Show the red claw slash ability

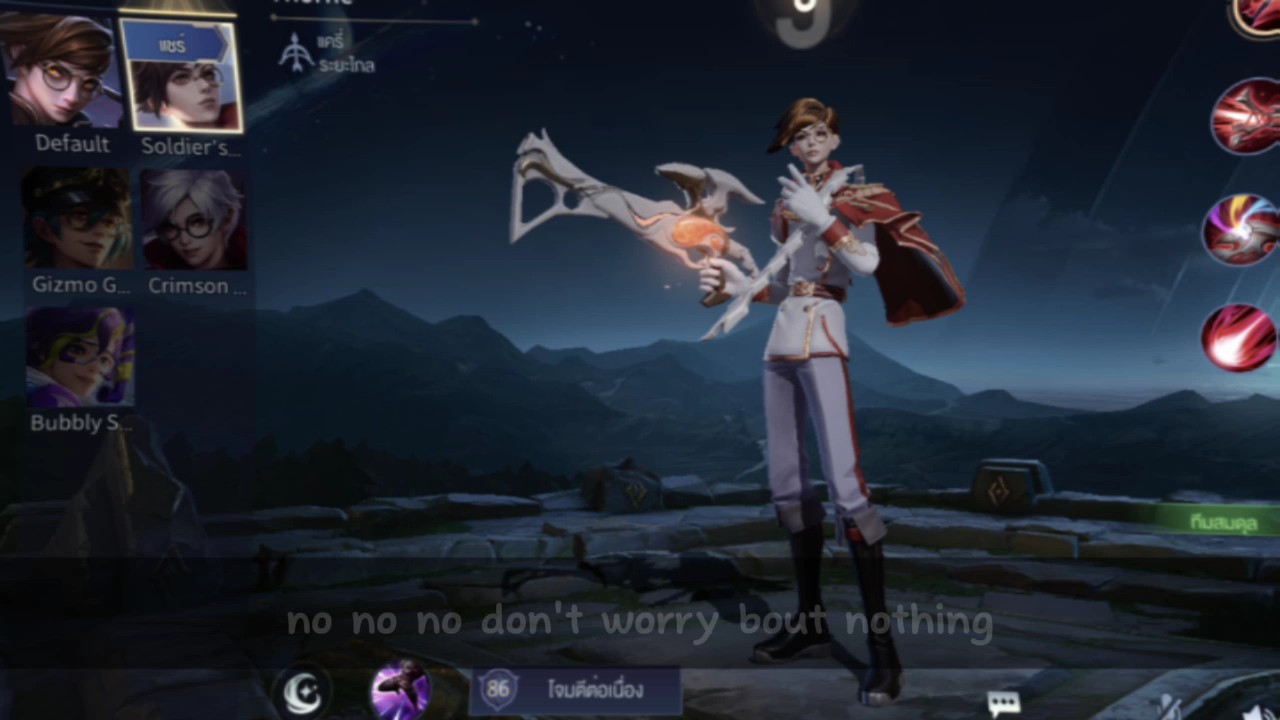click(1245, 117)
